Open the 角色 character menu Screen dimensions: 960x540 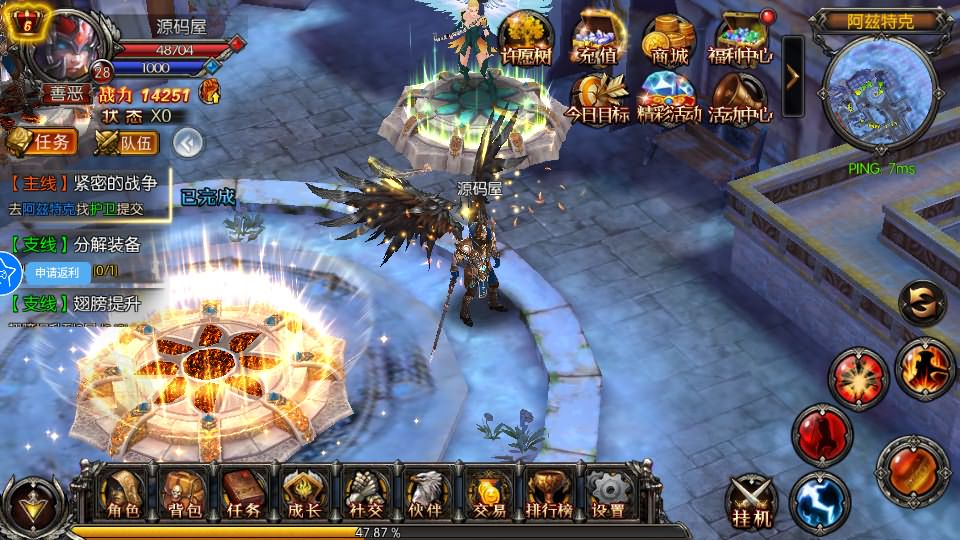124,495
